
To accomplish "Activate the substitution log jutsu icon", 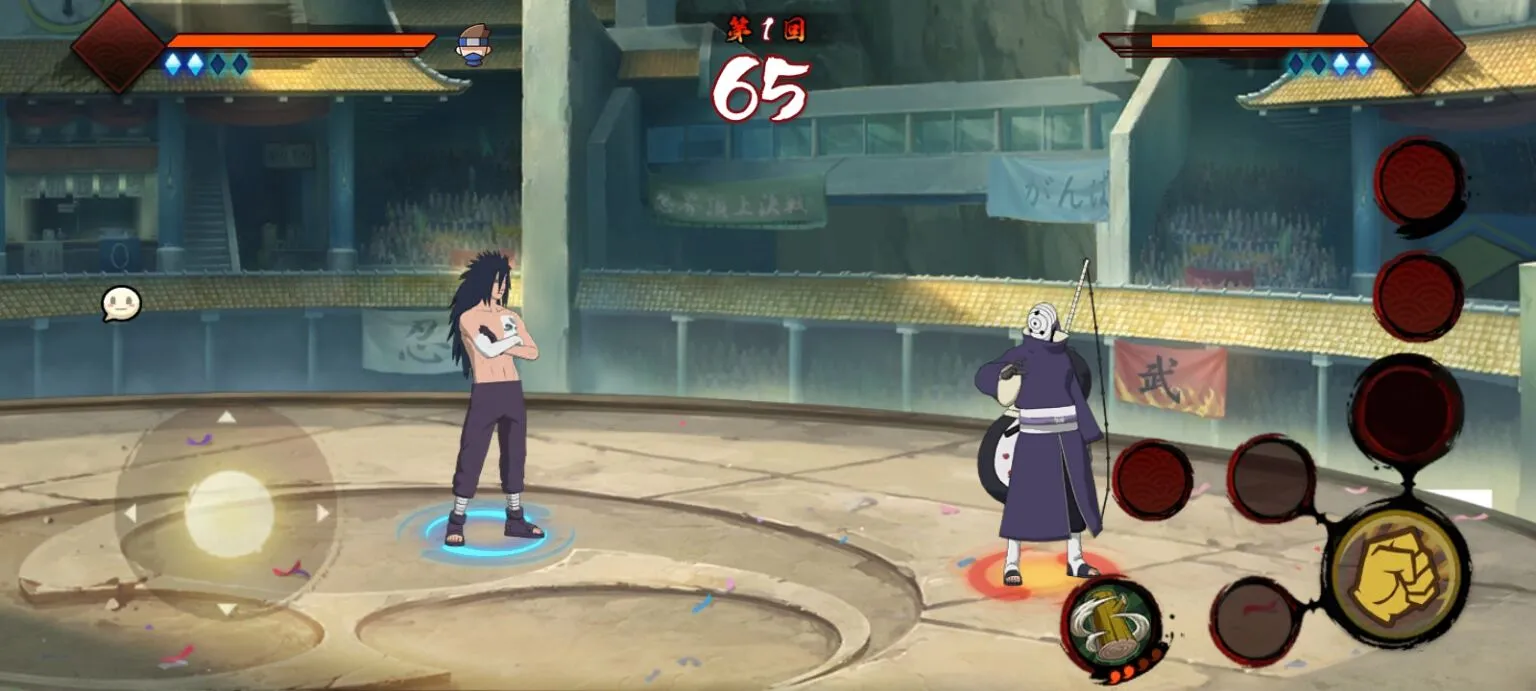I will (1110, 622).
